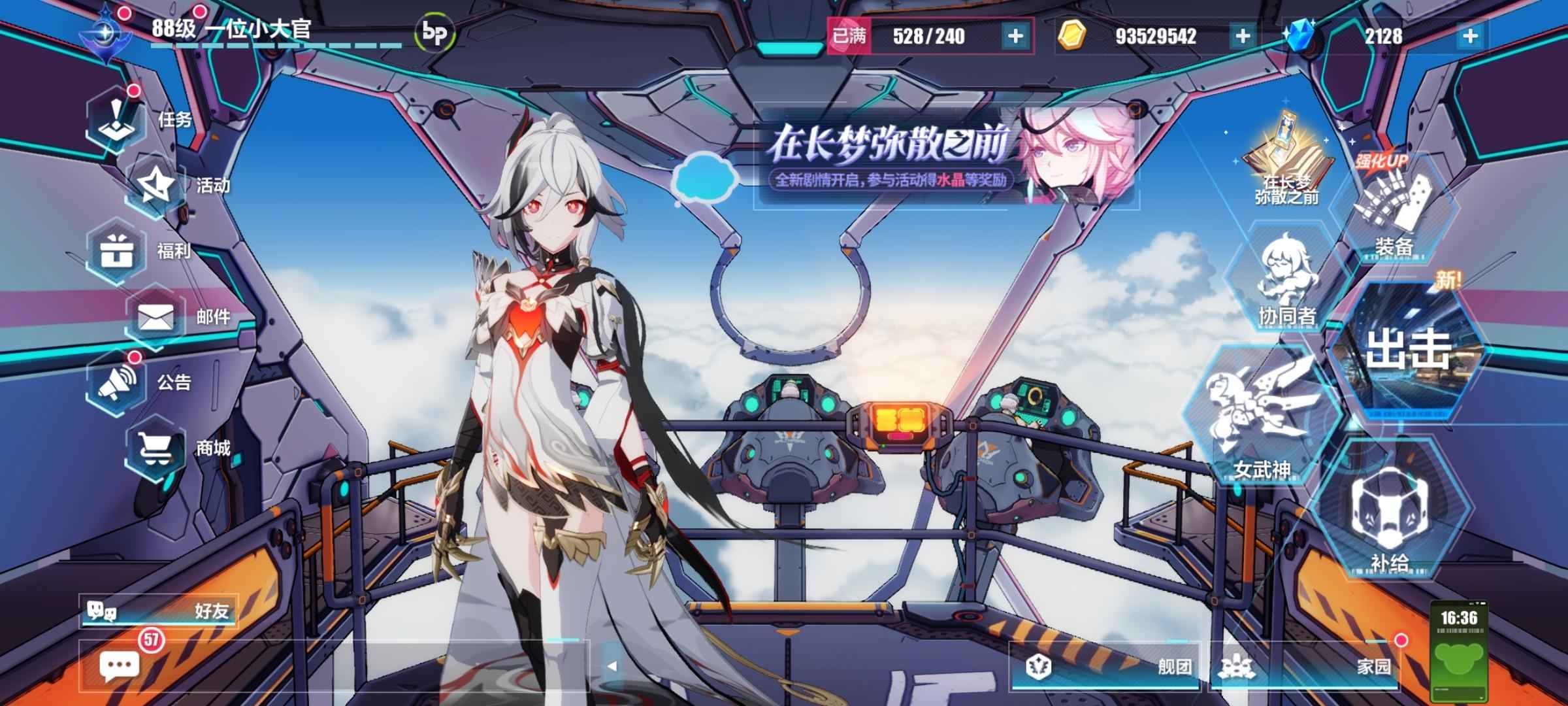
Task: Open the 活动 events menu
Action: 155,186
